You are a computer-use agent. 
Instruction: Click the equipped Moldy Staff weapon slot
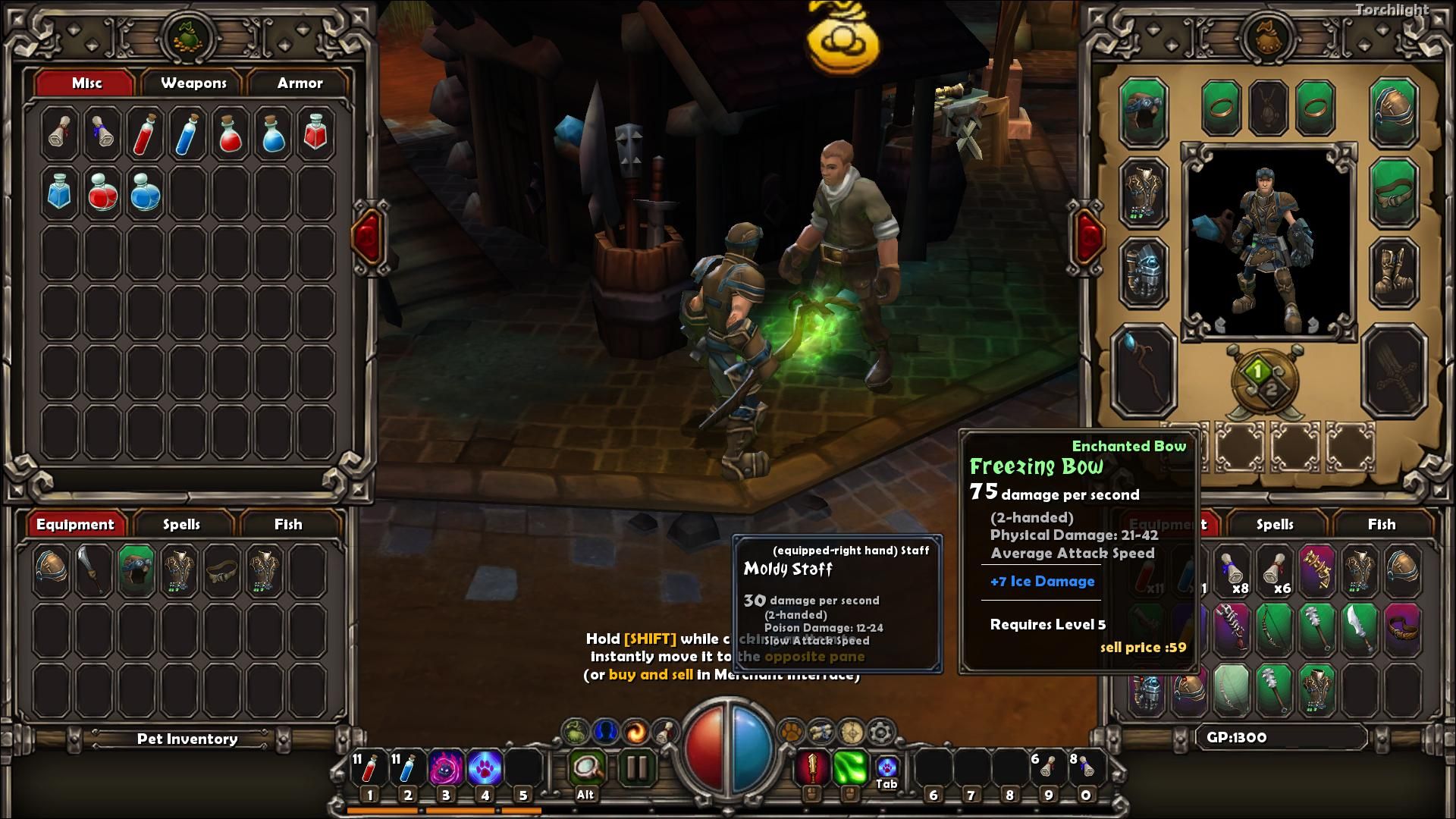point(1144,372)
